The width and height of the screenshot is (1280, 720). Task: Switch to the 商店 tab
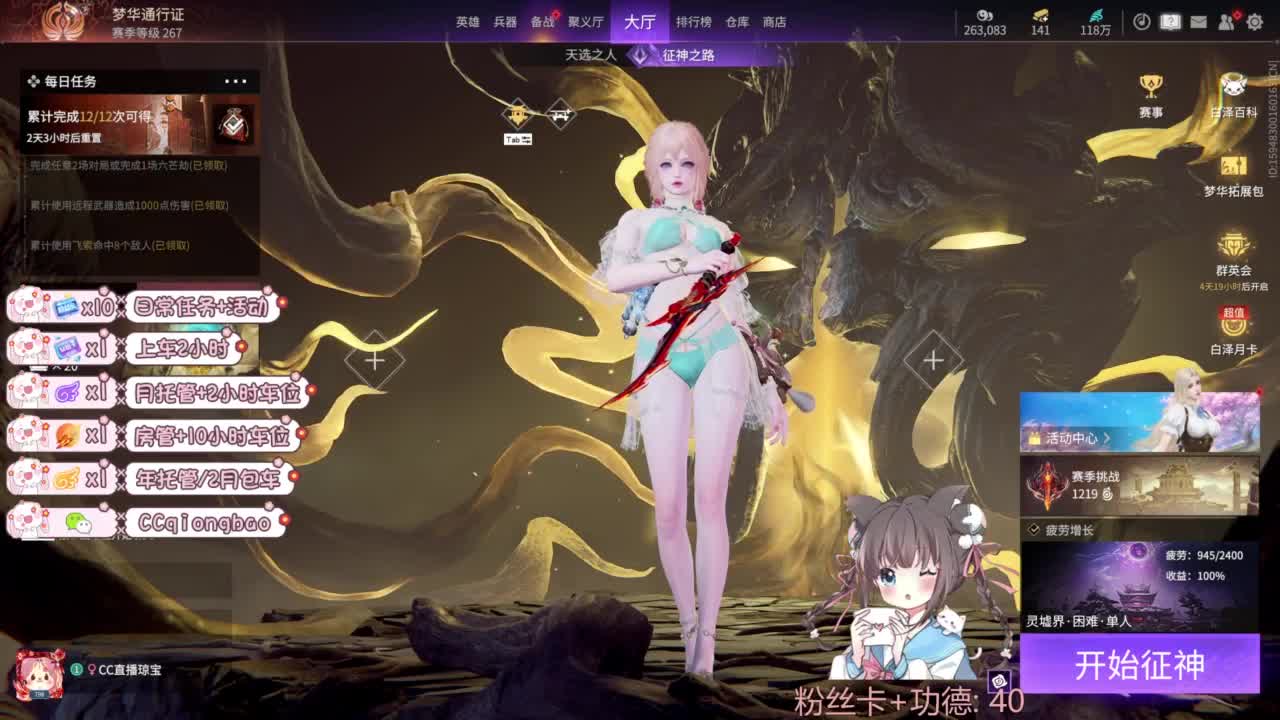point(771,21)
